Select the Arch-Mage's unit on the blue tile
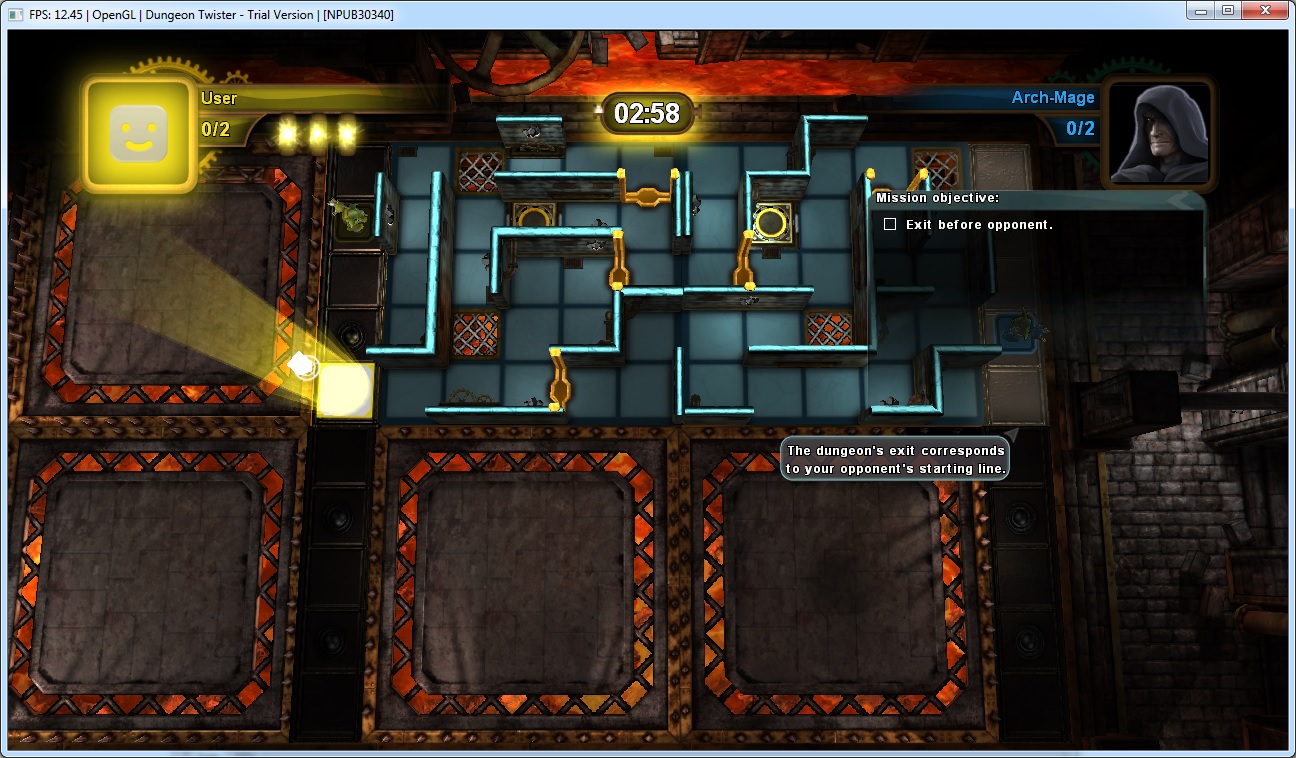This screenshot has width=1296, height=758. [1018, 327]
